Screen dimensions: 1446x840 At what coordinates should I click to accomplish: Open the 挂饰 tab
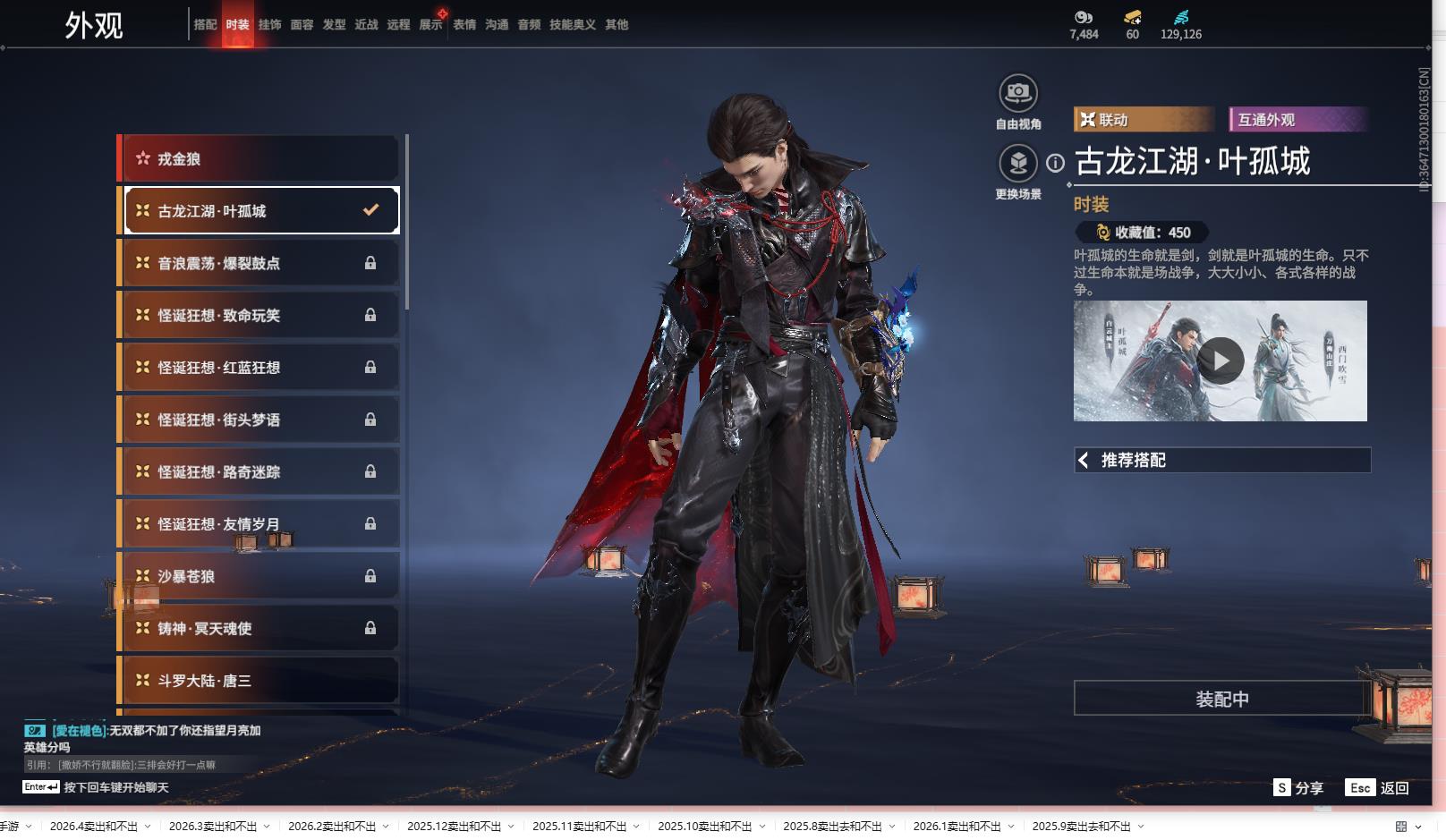click(x=269, y=25)
